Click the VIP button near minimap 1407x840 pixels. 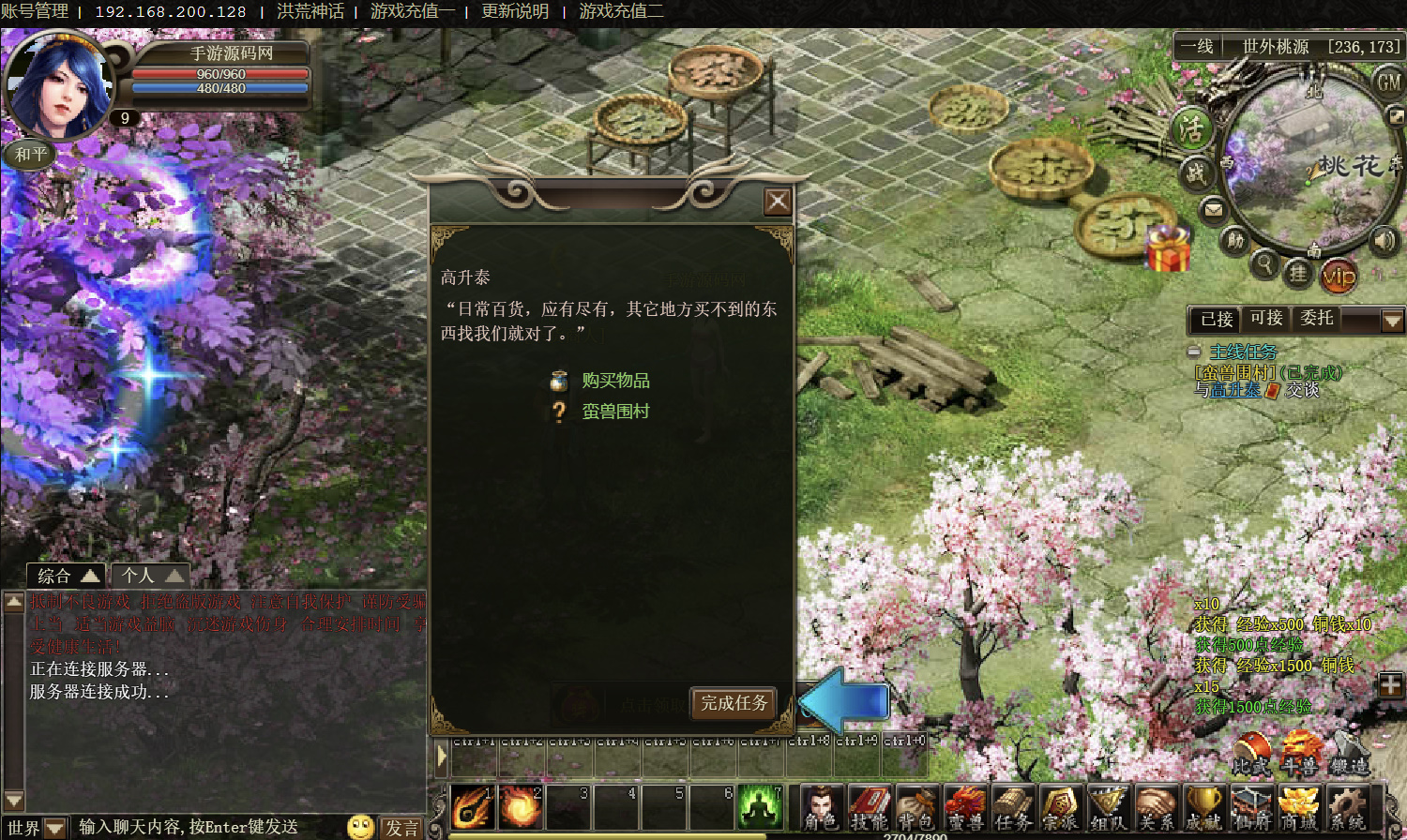[x=1339, y=276]
